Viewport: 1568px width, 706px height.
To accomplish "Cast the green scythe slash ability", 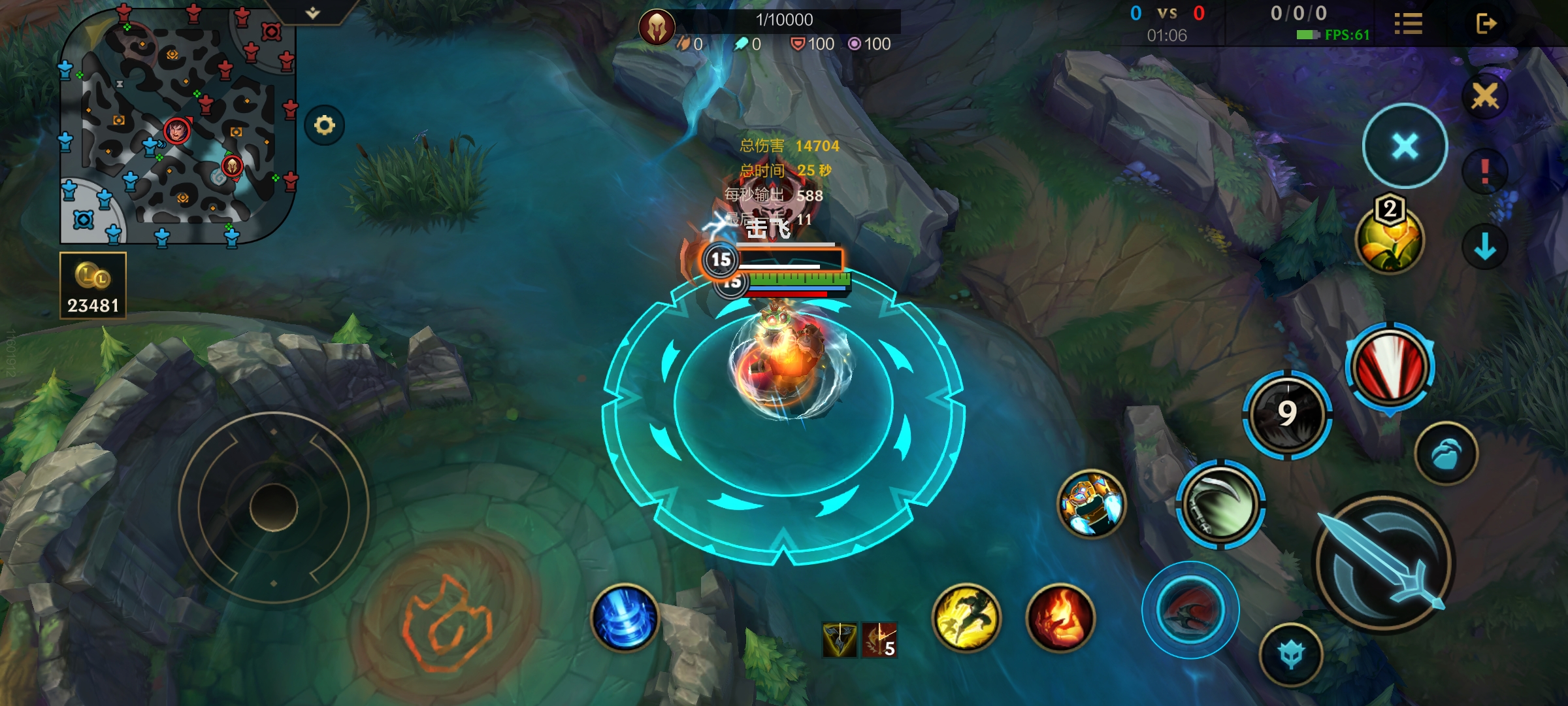I will tap(1220, 503).
